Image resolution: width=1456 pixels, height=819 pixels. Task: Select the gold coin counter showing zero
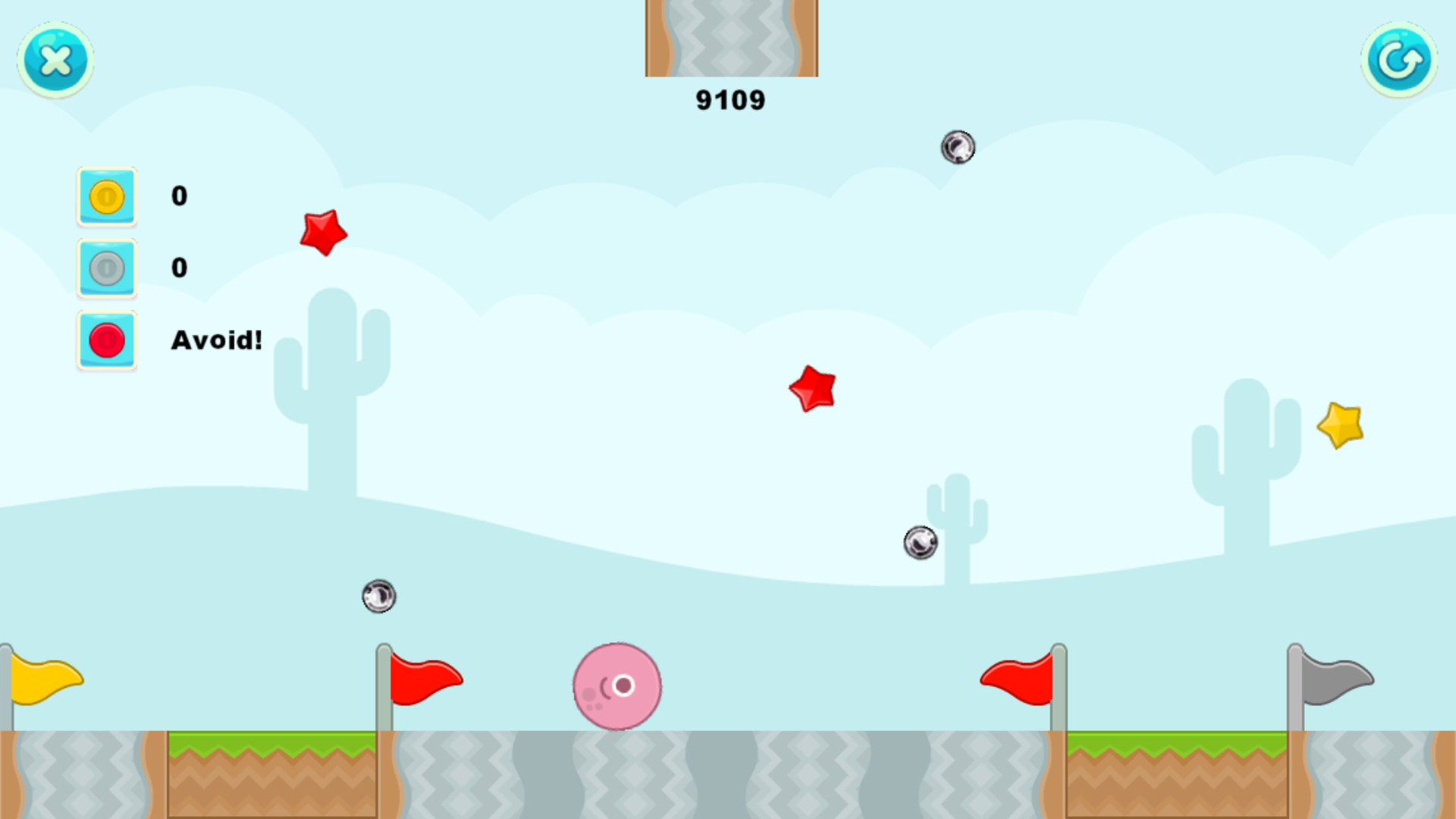point(179,195)
